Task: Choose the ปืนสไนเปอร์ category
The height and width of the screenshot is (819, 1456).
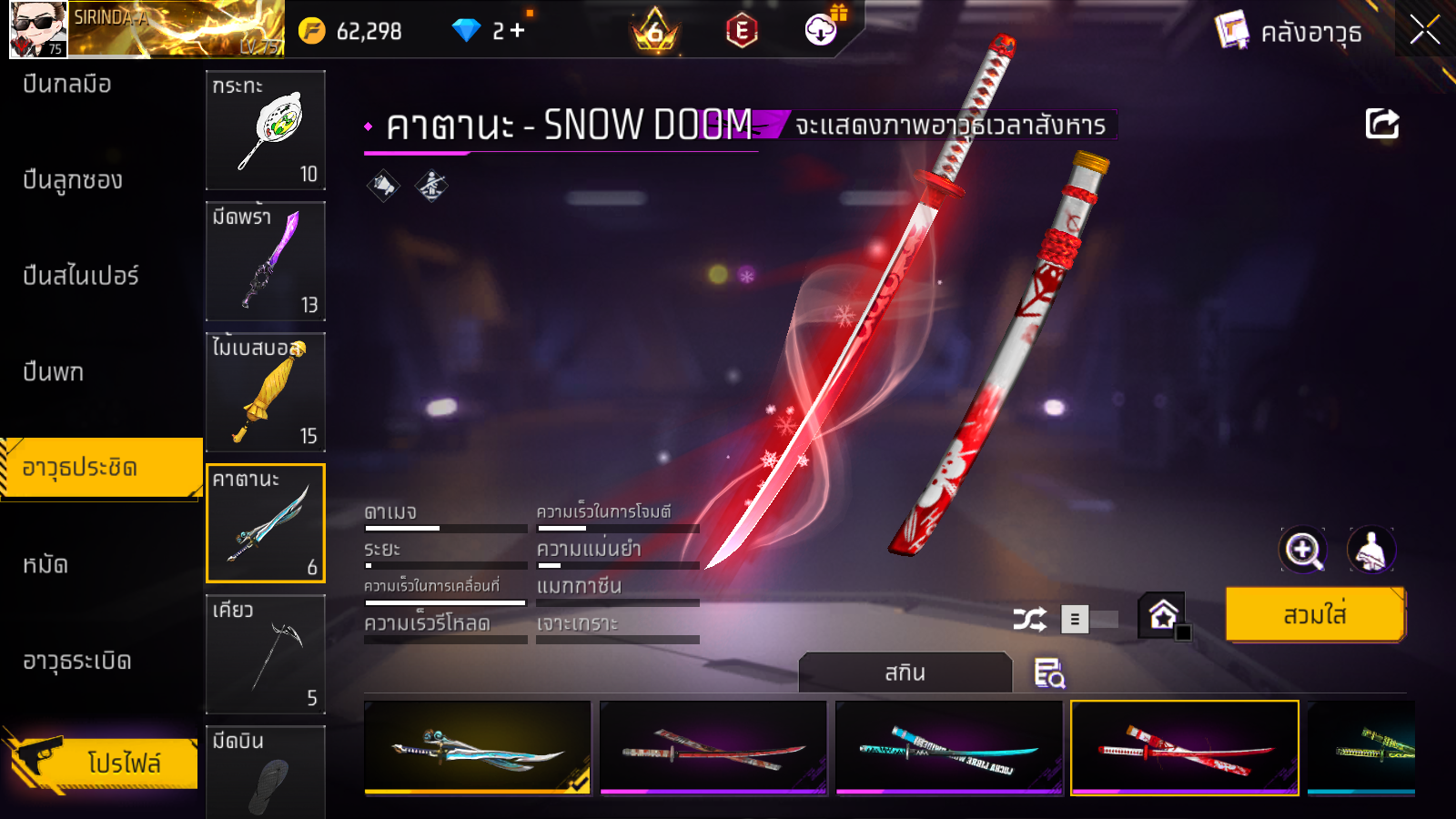Action: click(x=81, y=276)
